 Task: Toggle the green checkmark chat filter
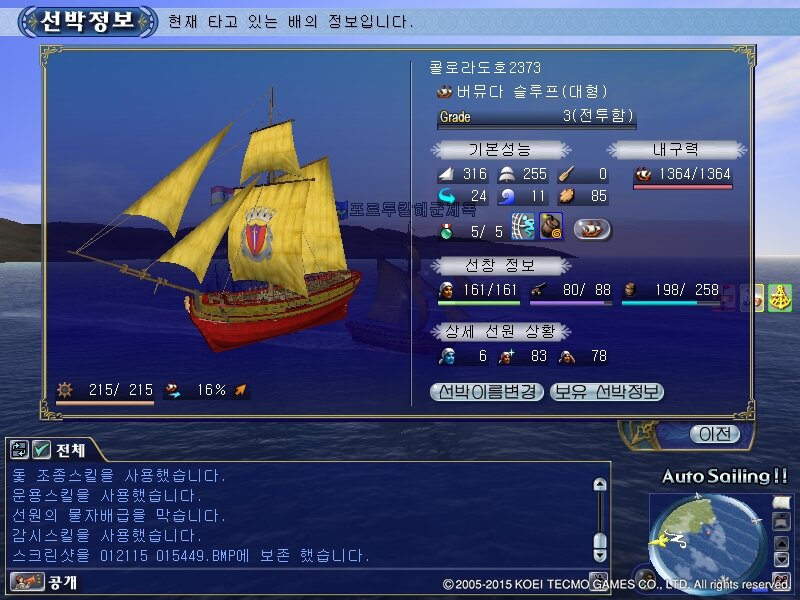pyautogui.click(x=41, y=450)
